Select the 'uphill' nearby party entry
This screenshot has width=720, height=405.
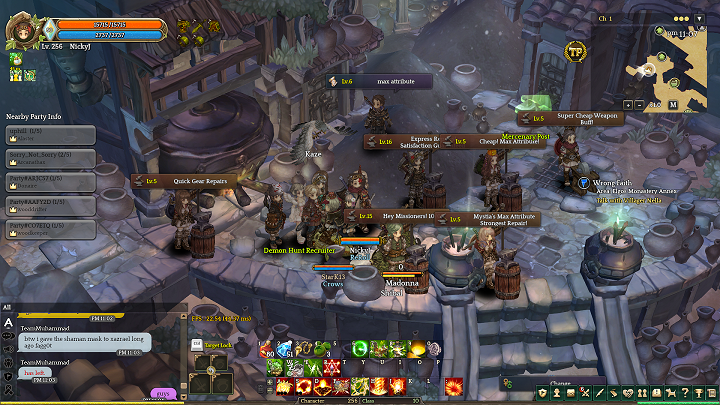point(50,134)
